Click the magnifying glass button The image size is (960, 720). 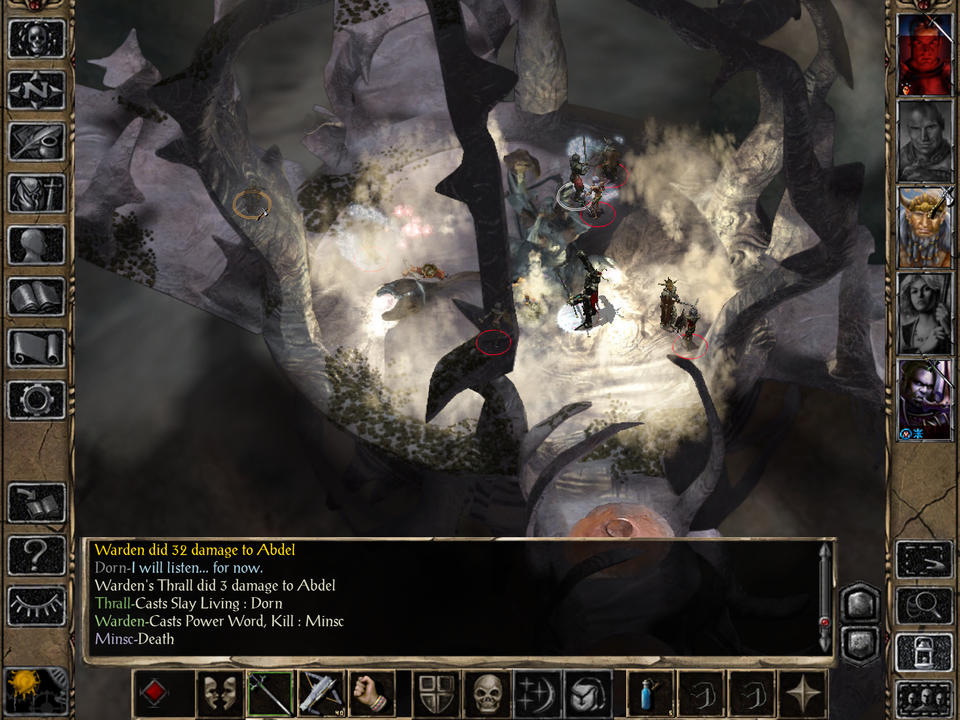[x=923, y=605]
